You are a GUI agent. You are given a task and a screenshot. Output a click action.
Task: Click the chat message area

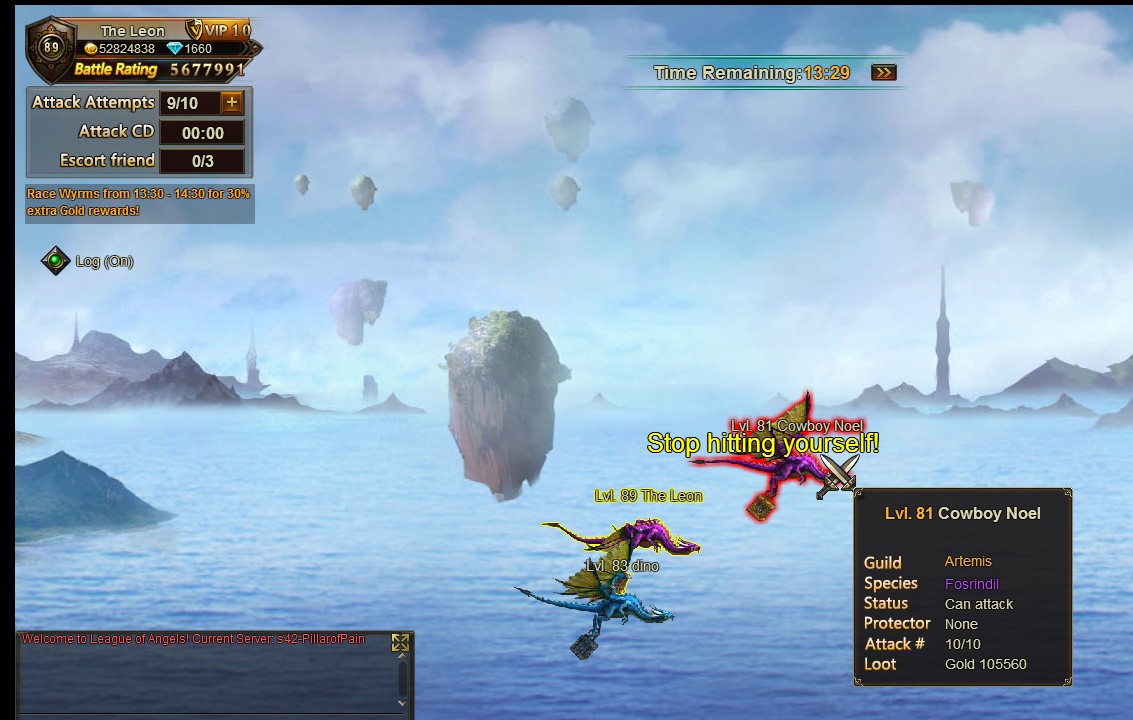(205, 675)
